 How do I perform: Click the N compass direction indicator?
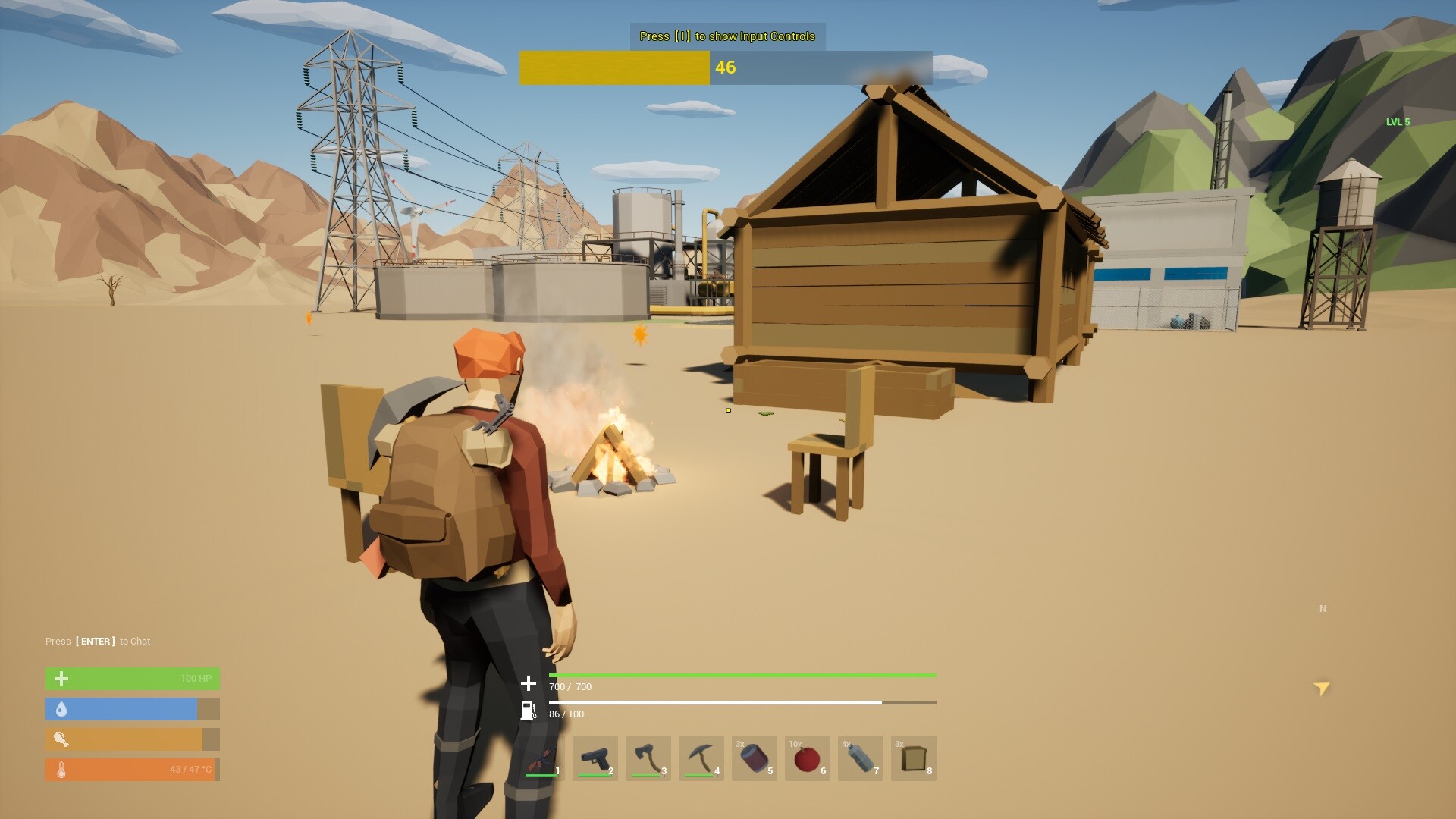[1321, 608]
